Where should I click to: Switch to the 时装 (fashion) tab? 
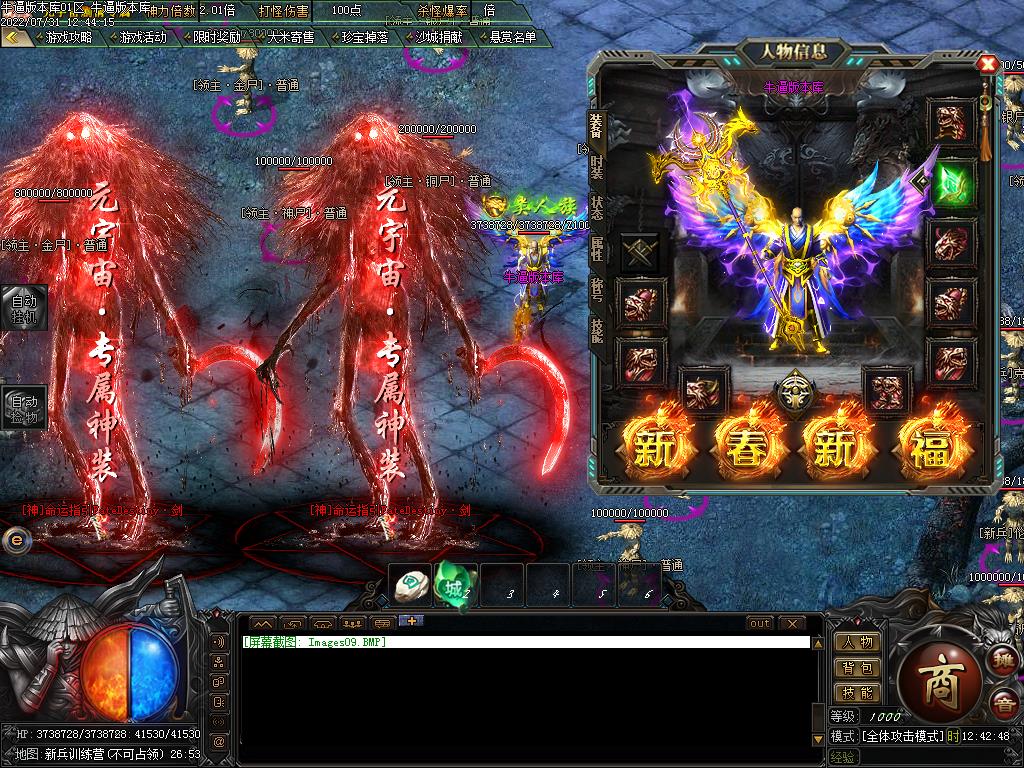pos(597,166)
